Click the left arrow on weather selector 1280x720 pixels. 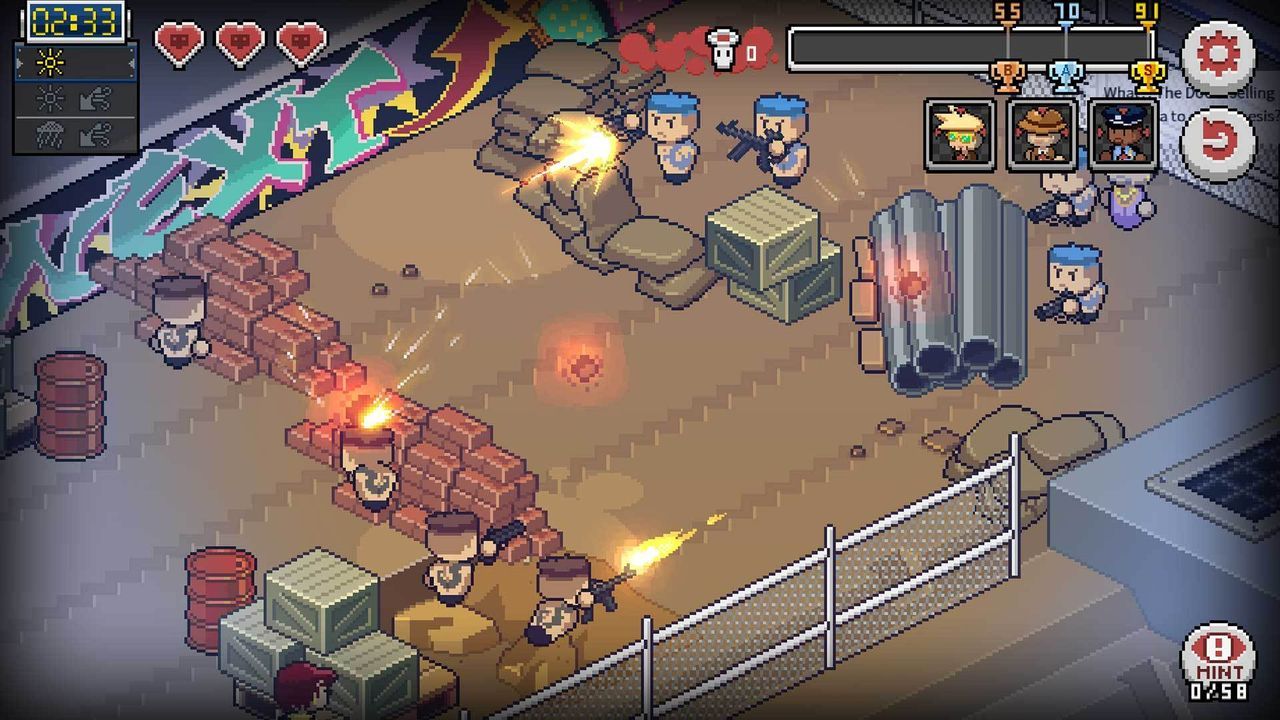click(19, 63)
